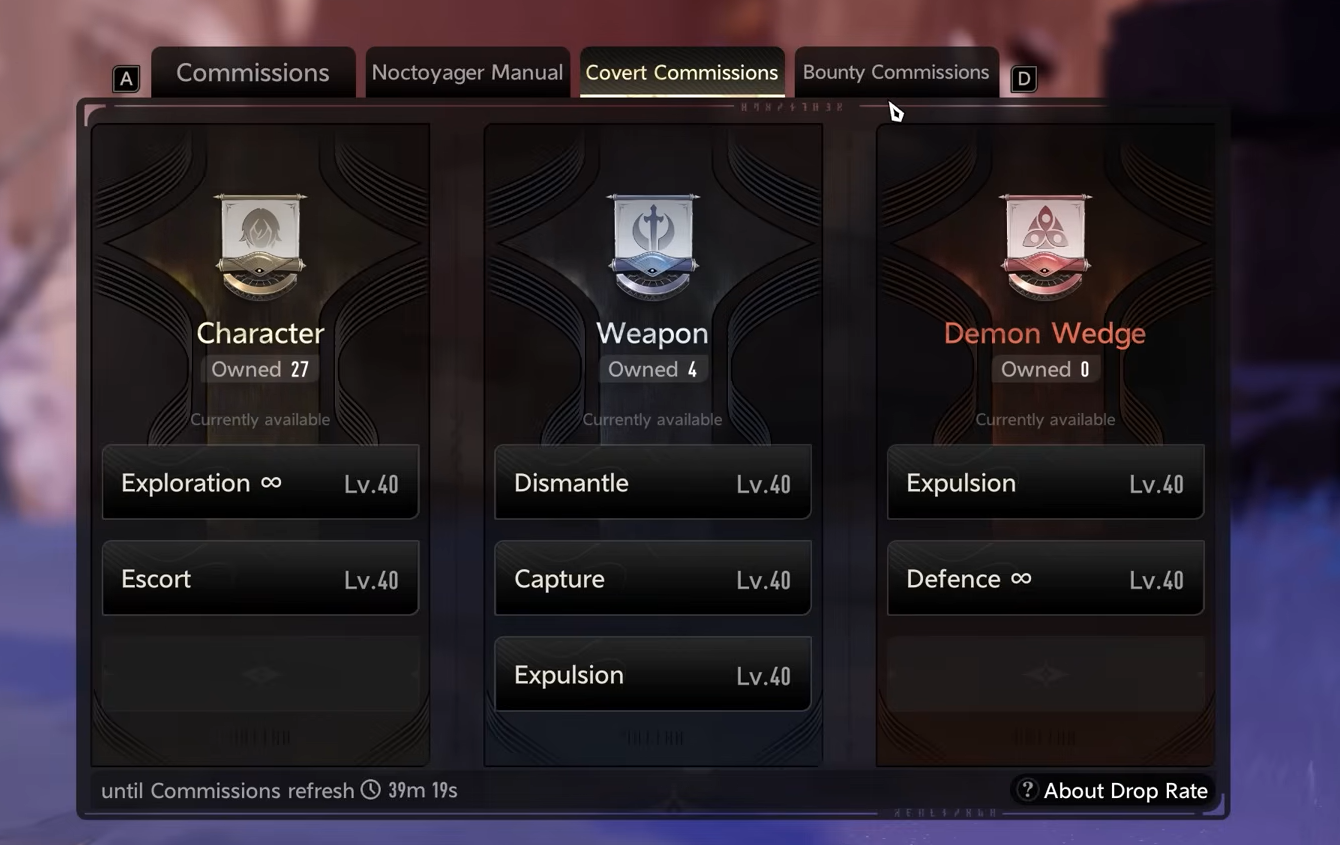Image resolution: width=1340 pixels, height=845 pixels.
Task: Switch to the Bounty Commissions tab
Action: pos(895,72)
